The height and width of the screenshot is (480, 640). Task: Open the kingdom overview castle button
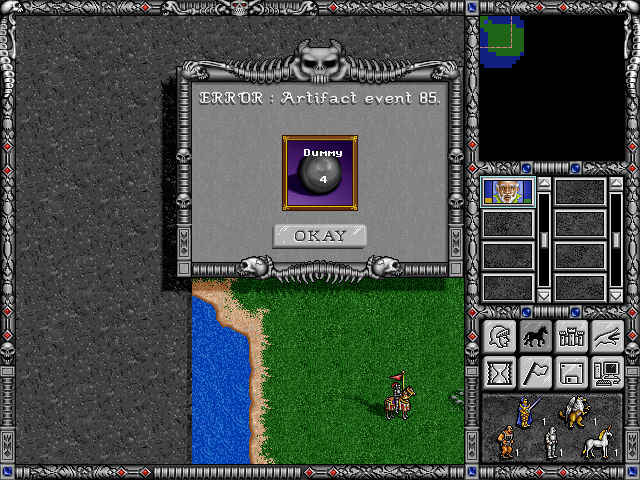coord(571,337)
